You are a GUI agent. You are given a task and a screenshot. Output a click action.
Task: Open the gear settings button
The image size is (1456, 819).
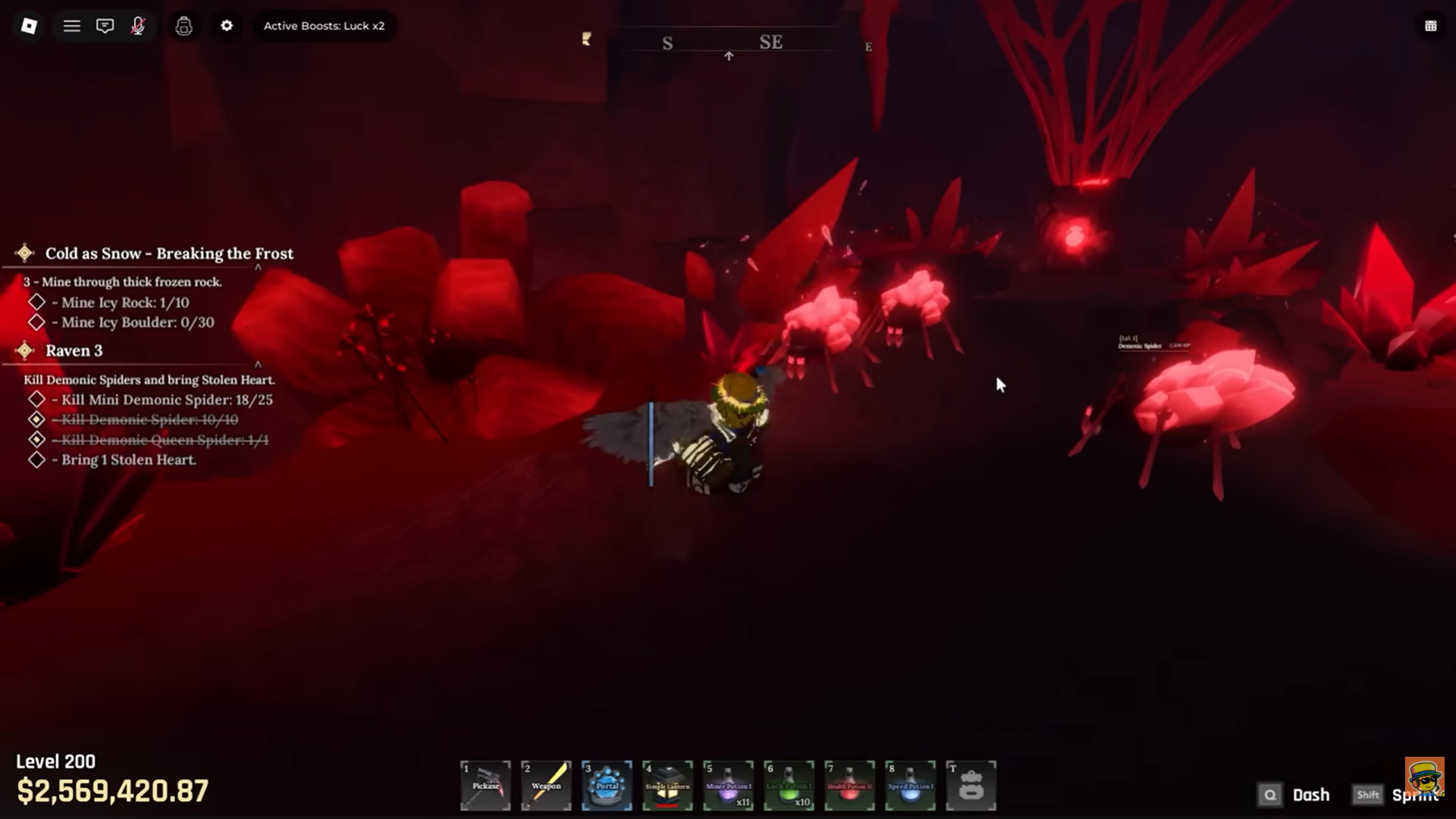click(227, 26)
